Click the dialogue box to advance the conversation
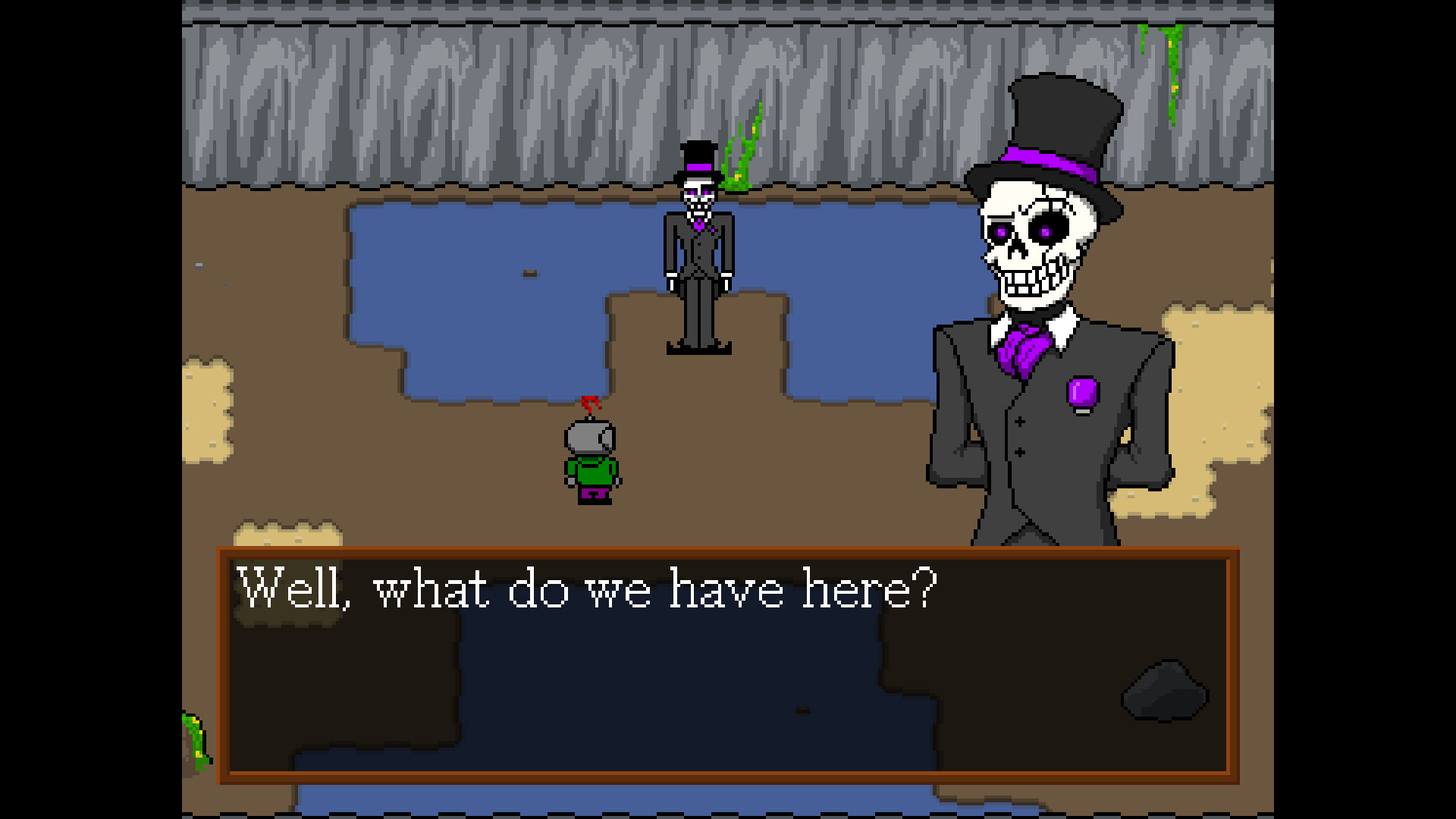This screenshot has height=819, width=1456. tap(728, 675)
